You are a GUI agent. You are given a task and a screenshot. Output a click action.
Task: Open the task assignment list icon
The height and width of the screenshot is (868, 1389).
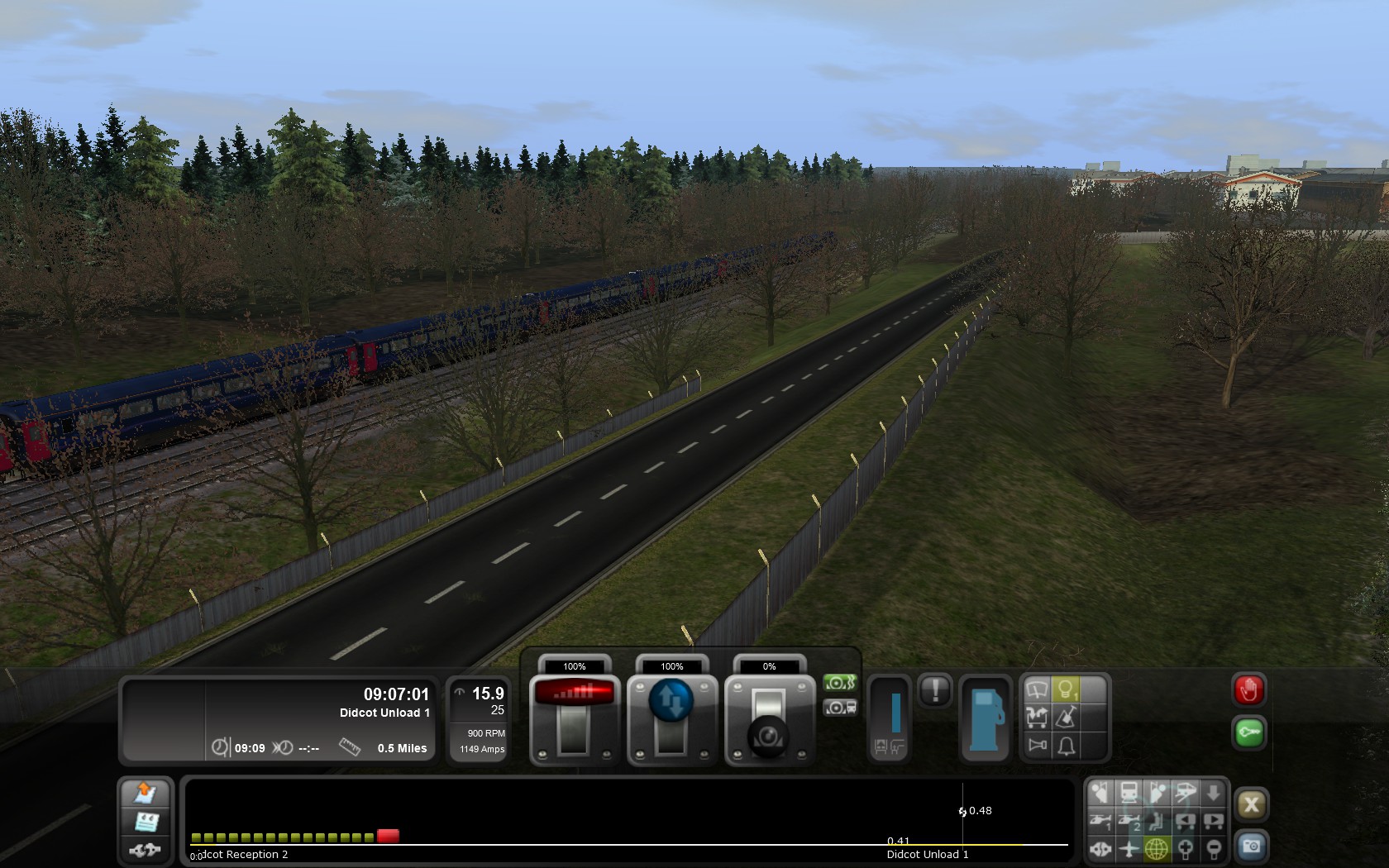pyautogui.click(x=146, y=822)
